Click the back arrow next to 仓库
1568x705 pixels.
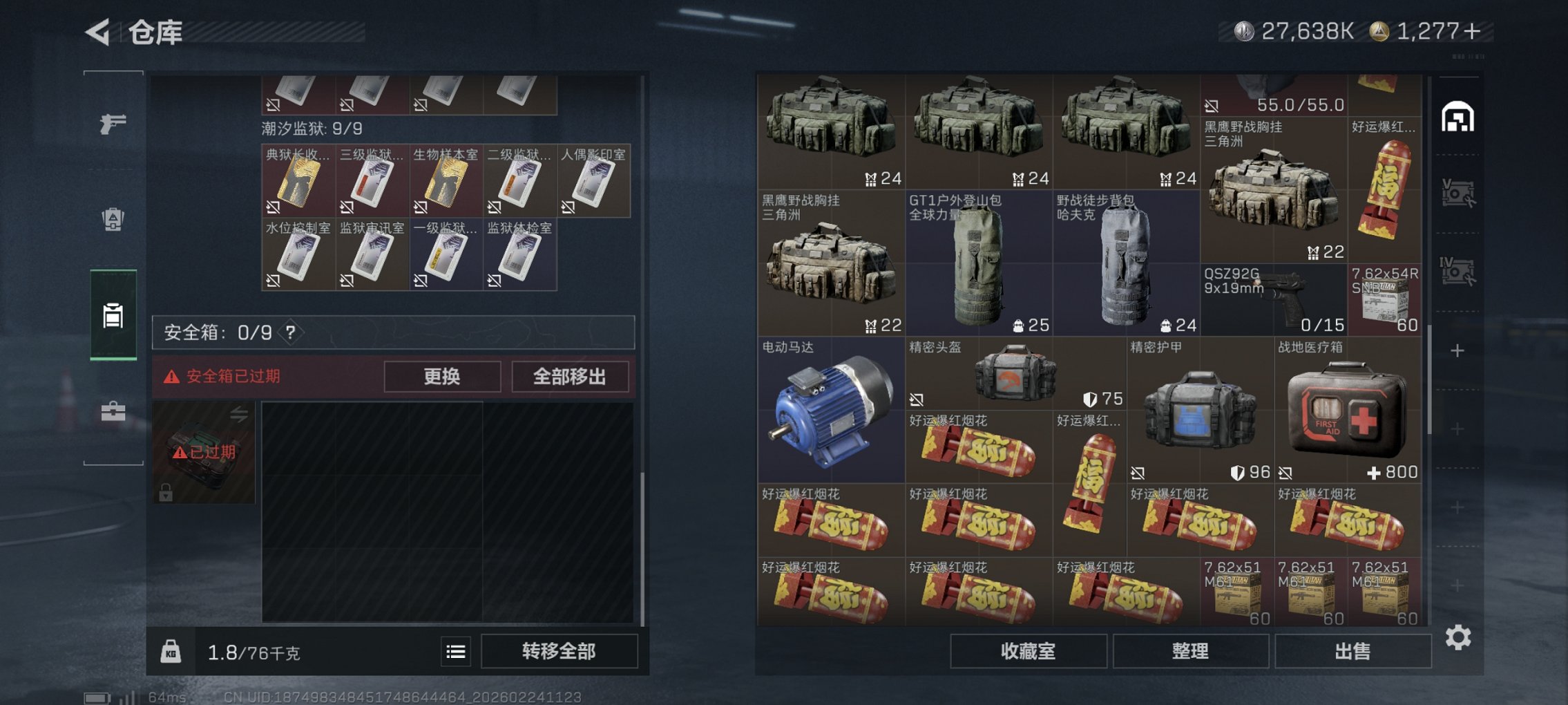97,31
